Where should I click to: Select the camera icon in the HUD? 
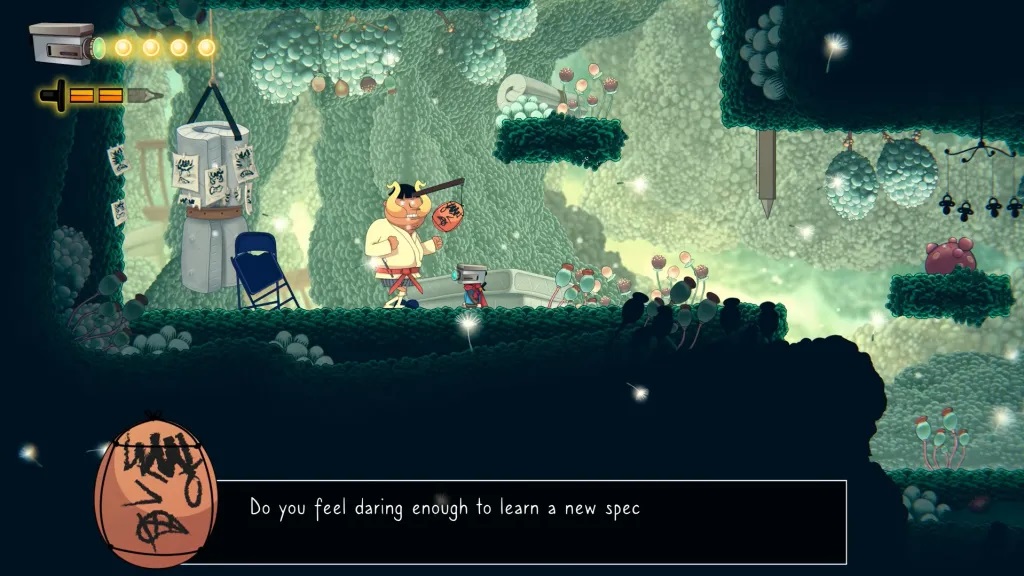(x=64, y=44)
